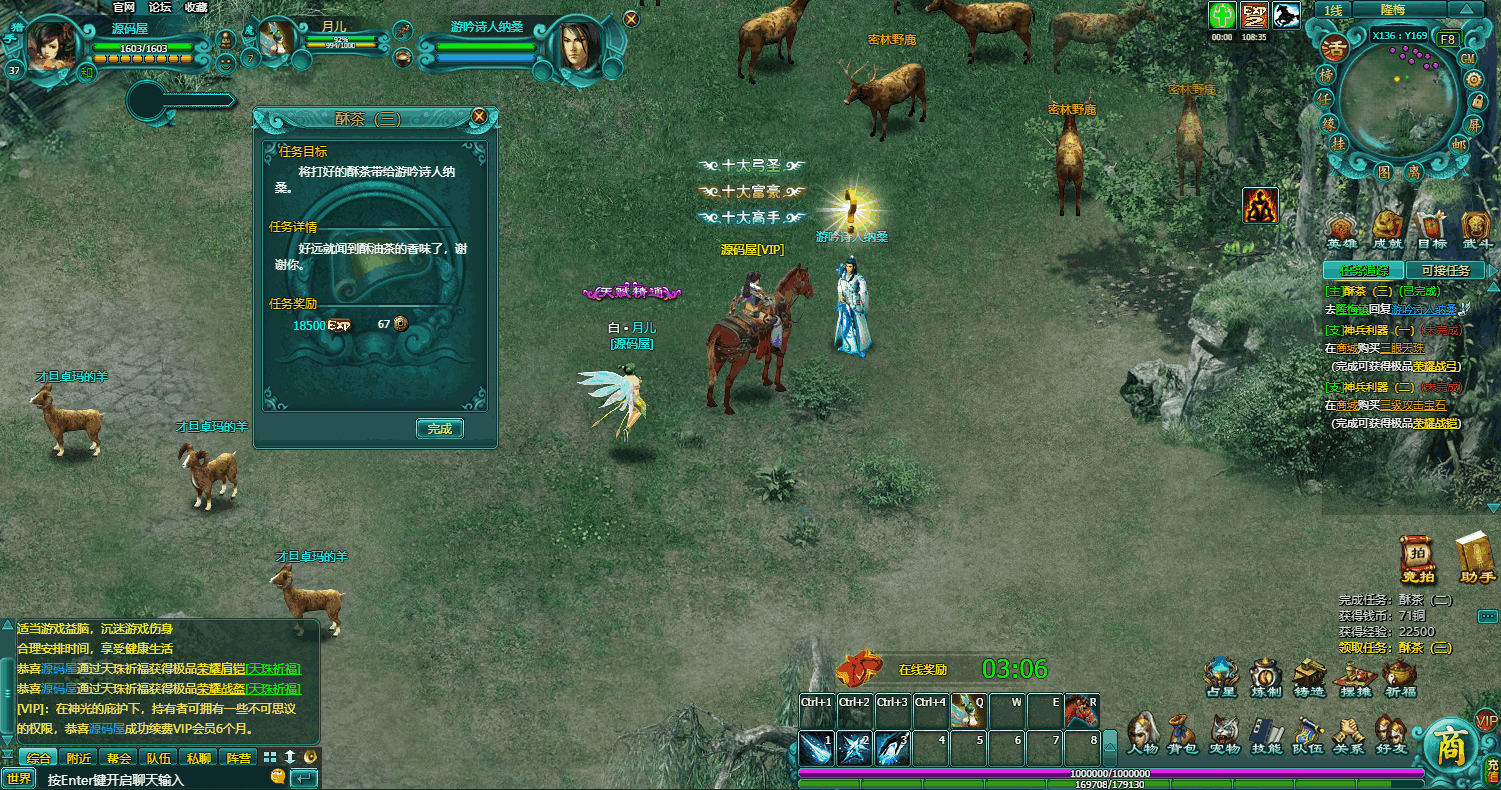Switch chat to the 附近 tab
The image size is (1501, 790).
click(x=78, y=758)
